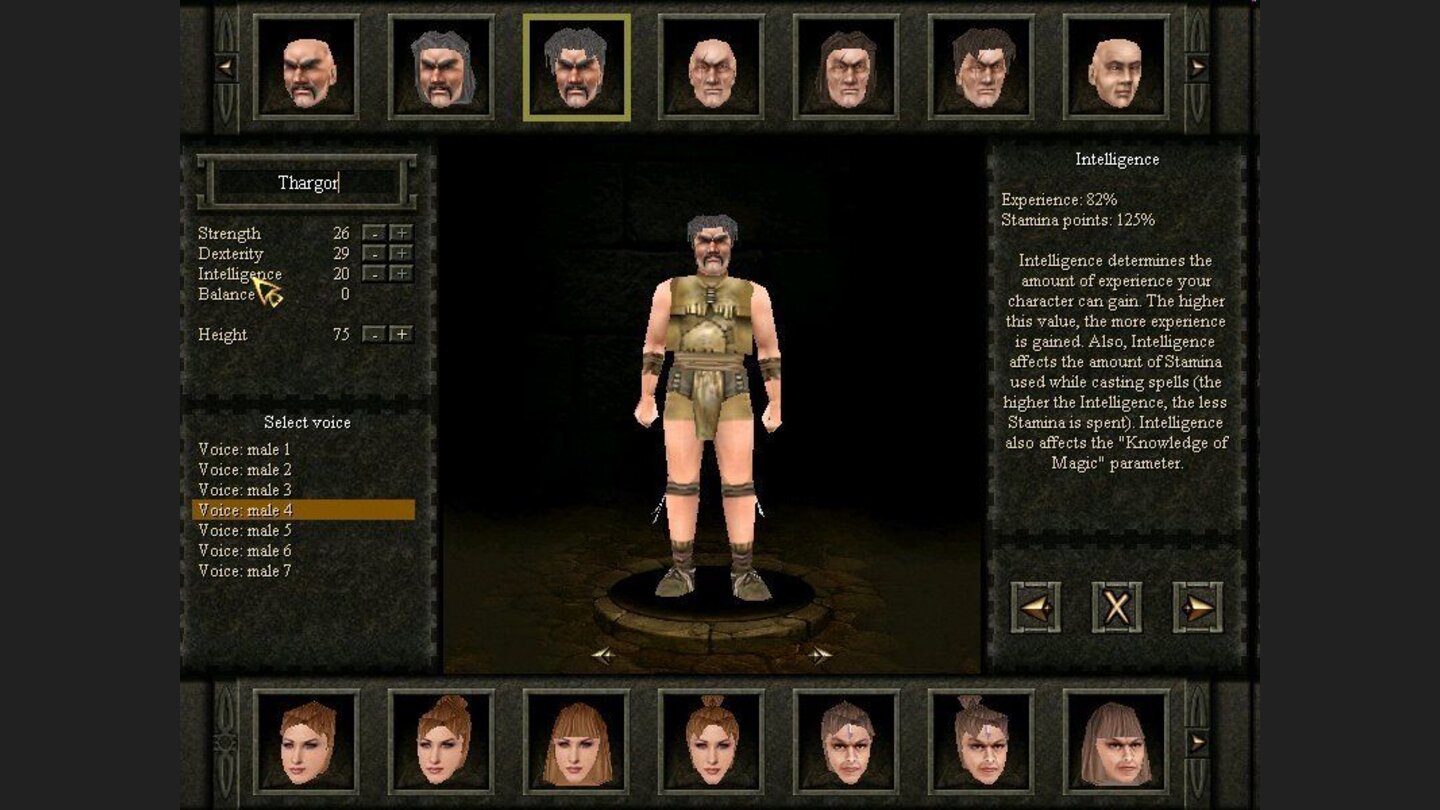Increase Height with the plus button
1440x810 pixels.
[x=404, y=334]
